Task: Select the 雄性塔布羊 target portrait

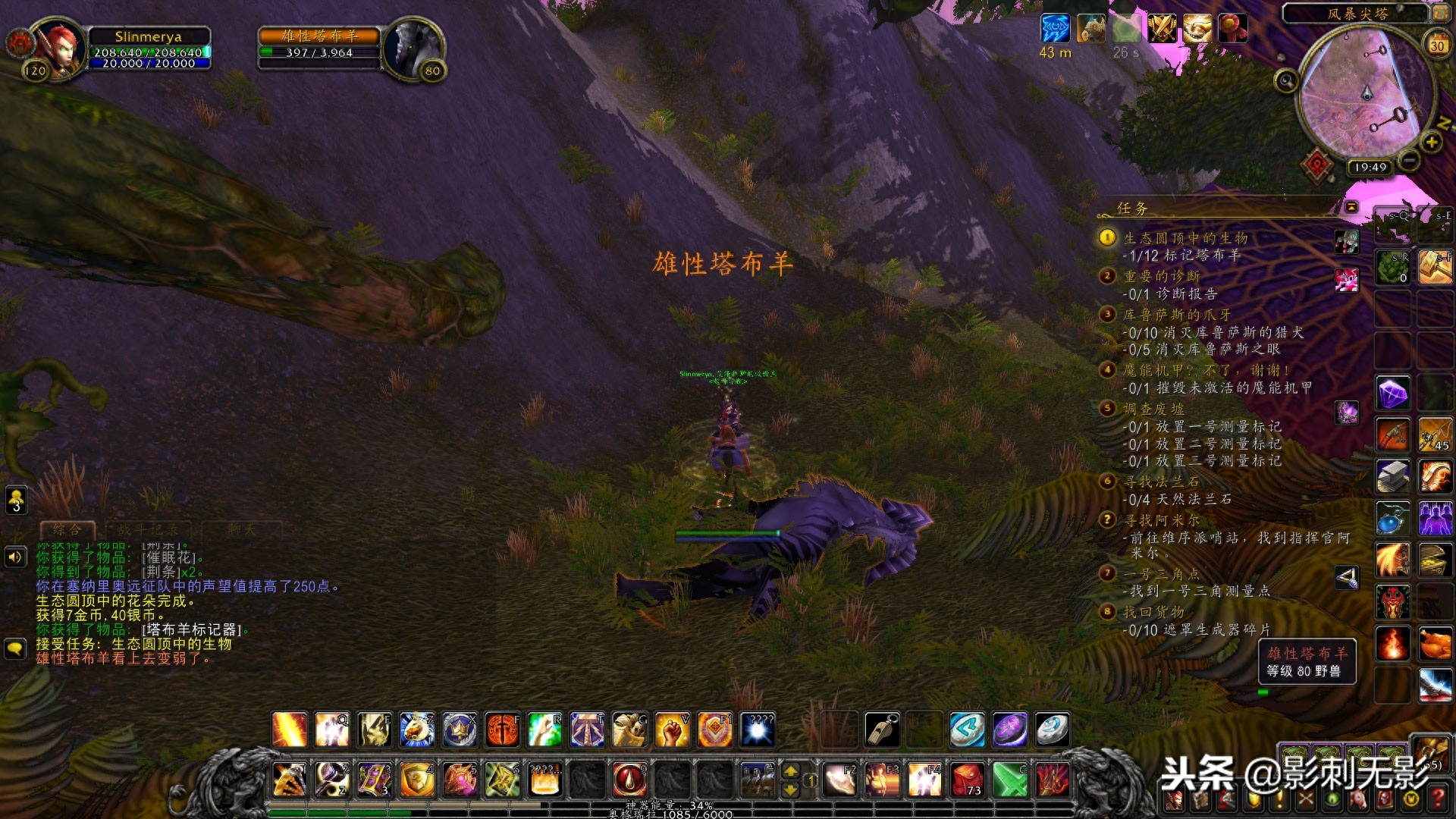Action: (412, 47)
